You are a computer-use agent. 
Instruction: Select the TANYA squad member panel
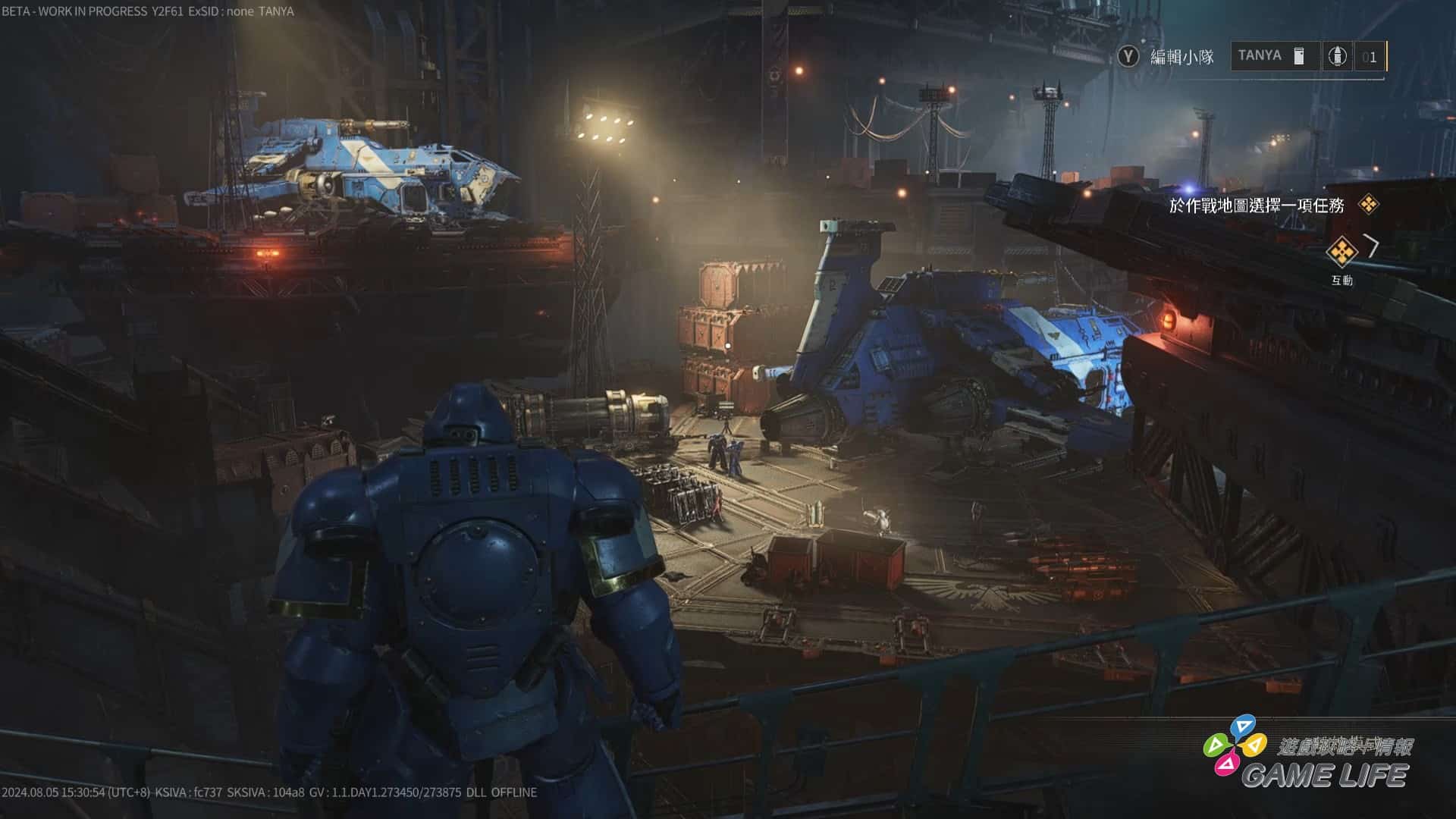point(1272,56)
